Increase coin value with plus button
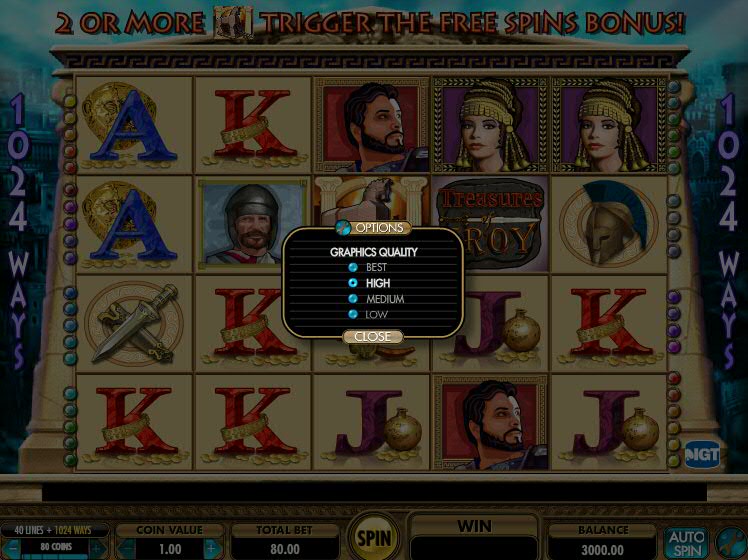Viewport: 748px width, 560px height. point(211,548)
